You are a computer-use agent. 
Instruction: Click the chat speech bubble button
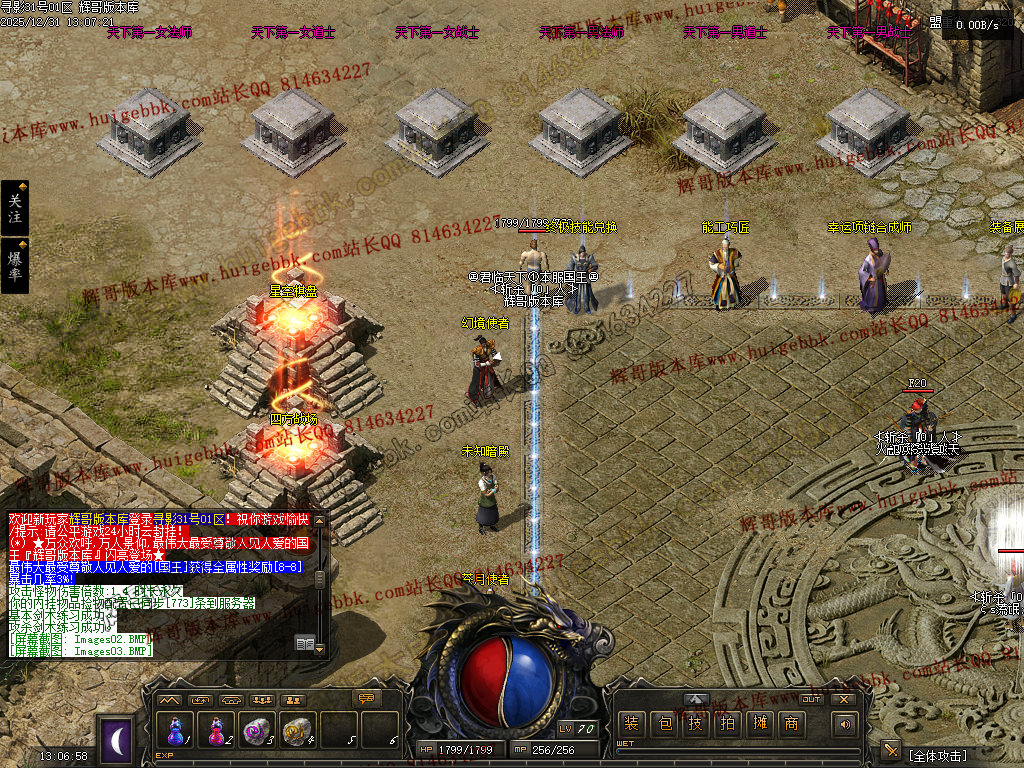tap(368, 698)
